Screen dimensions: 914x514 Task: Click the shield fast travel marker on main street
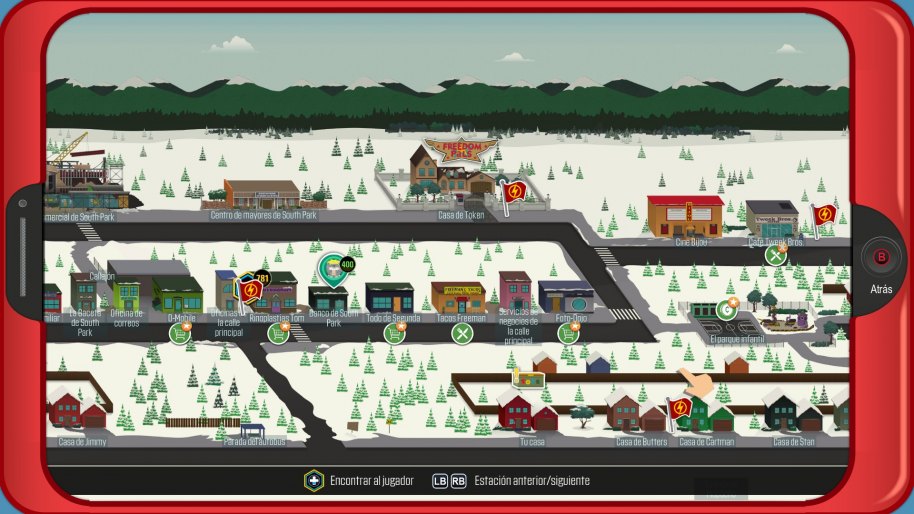(x=251, y=290)
